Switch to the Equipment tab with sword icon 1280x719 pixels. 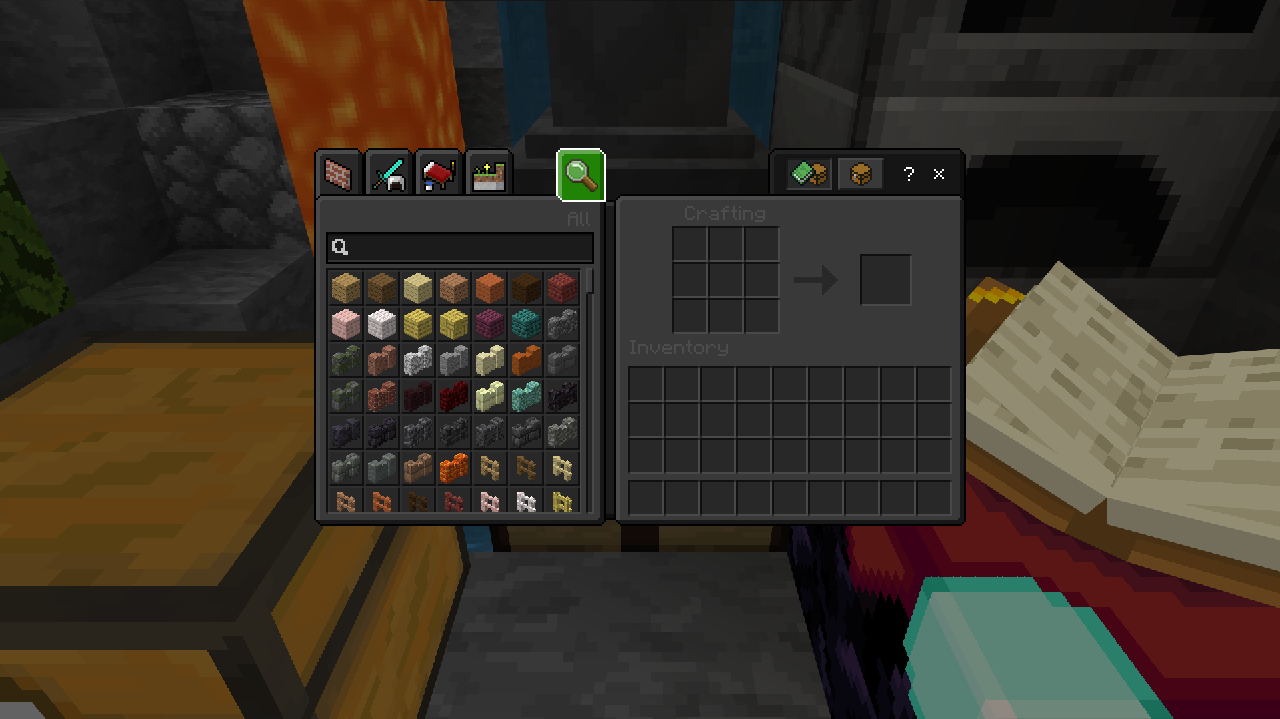click(x=388, y=175)
